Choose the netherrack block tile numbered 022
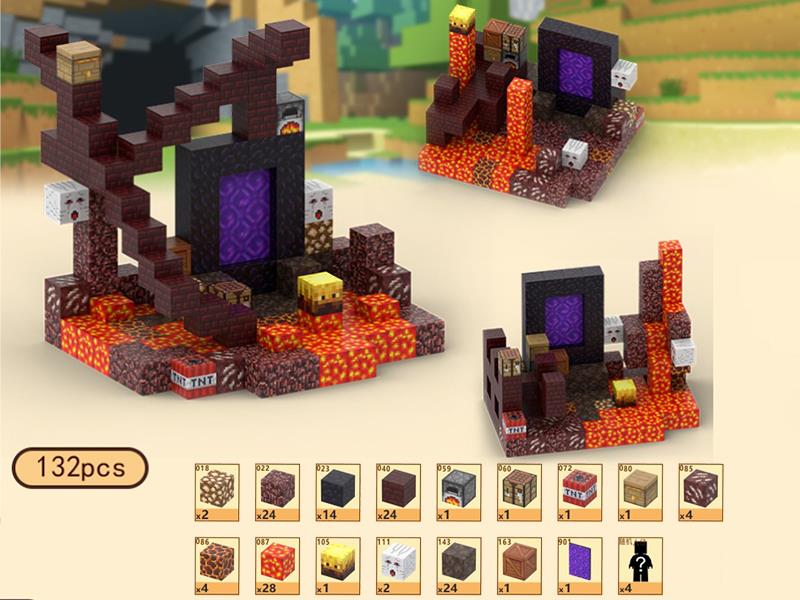Image resolution: width=800 pixels, height=600 pixels. coord(275,491)
